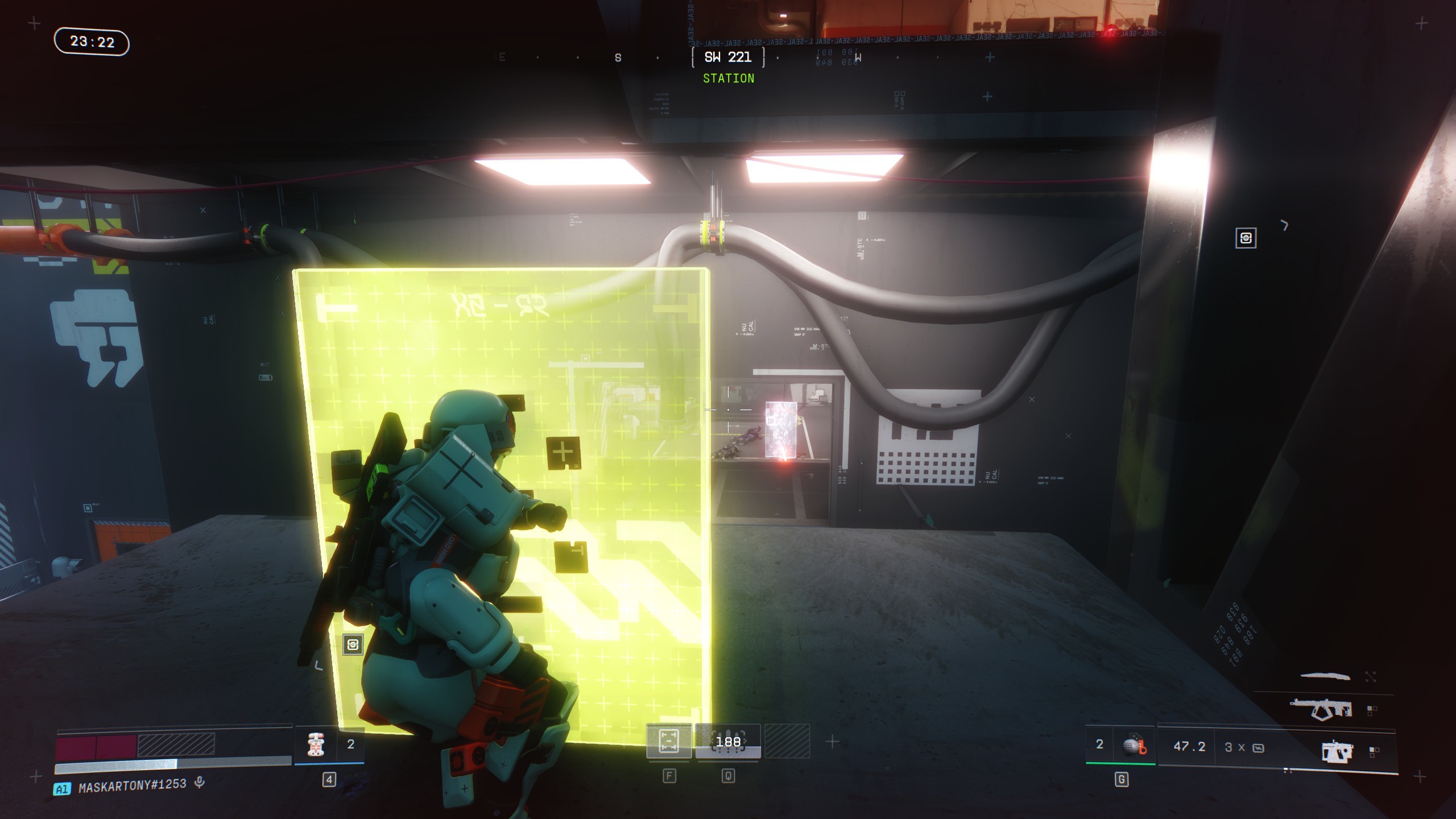This screenshot has width=1456, height=819.
Task: Switch to the knife melee weapon
Action: [1325, 676]
